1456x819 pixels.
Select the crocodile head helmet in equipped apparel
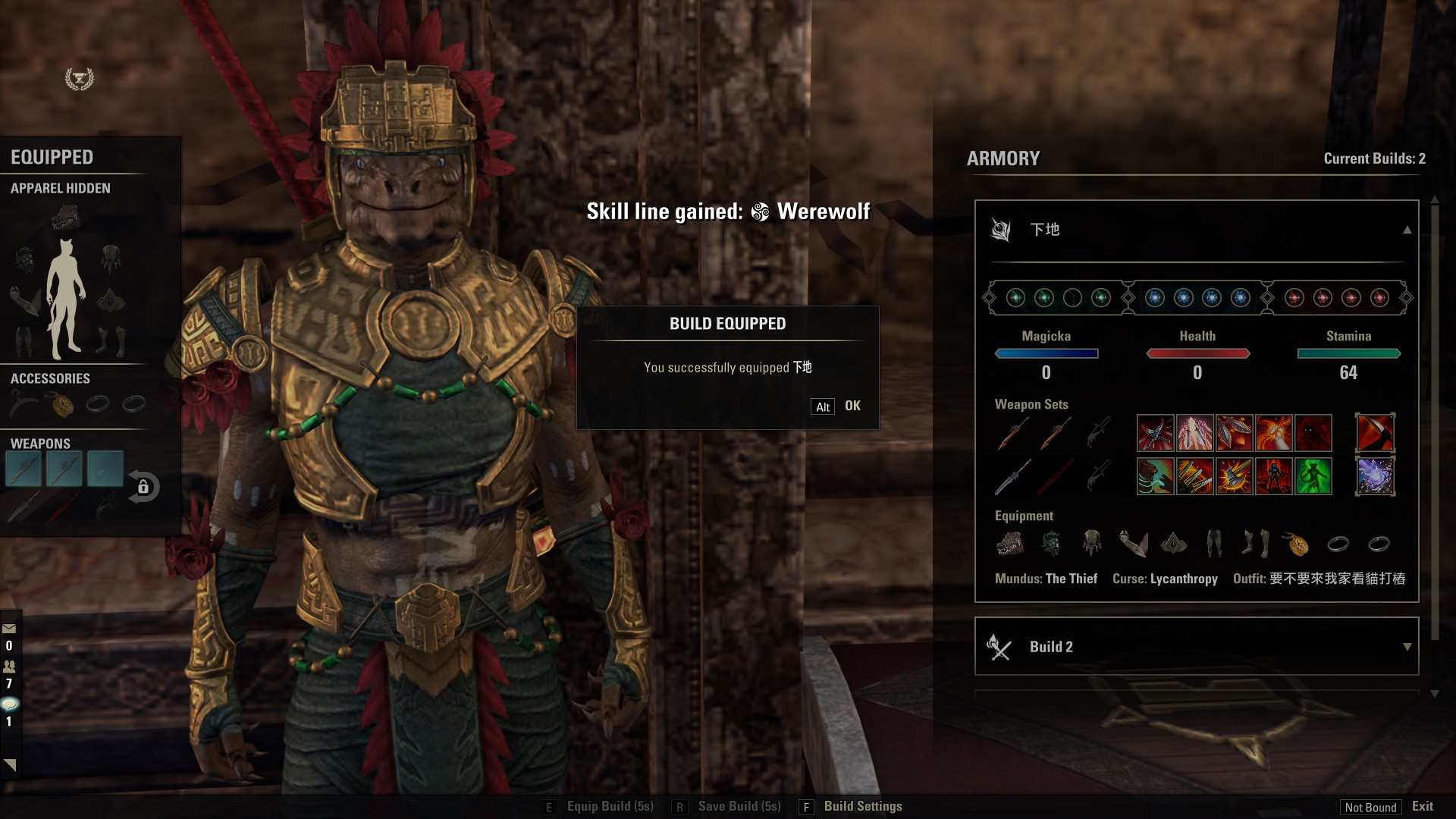[x=65, y=219]
